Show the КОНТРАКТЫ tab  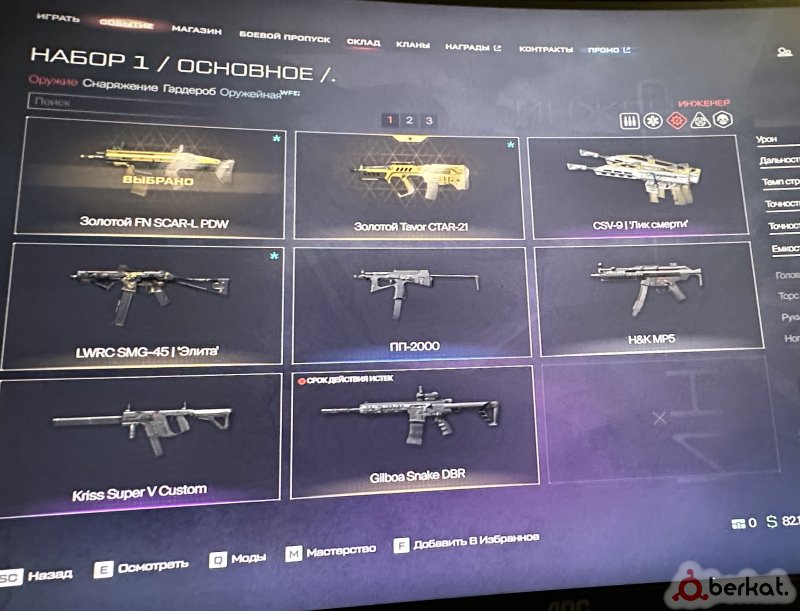pyautogui.click(x=546, y=49)
